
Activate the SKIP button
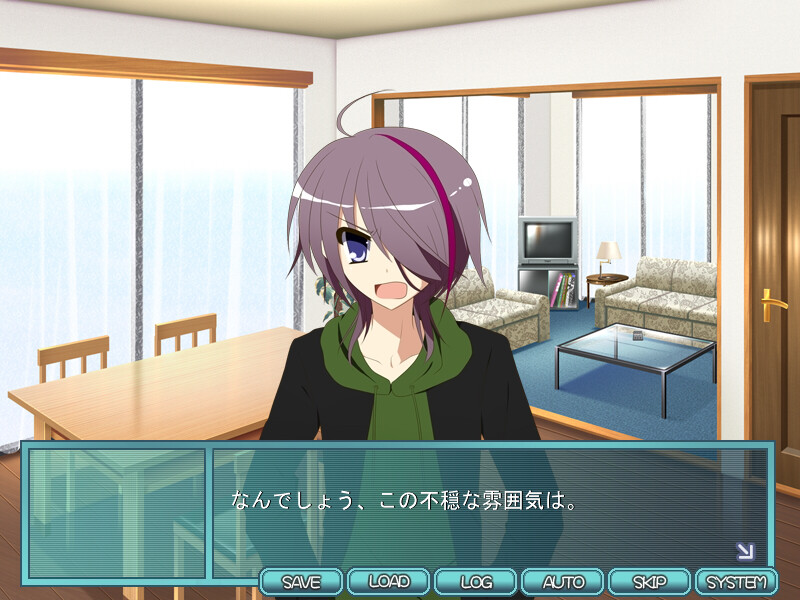click(x=649, y=581)
